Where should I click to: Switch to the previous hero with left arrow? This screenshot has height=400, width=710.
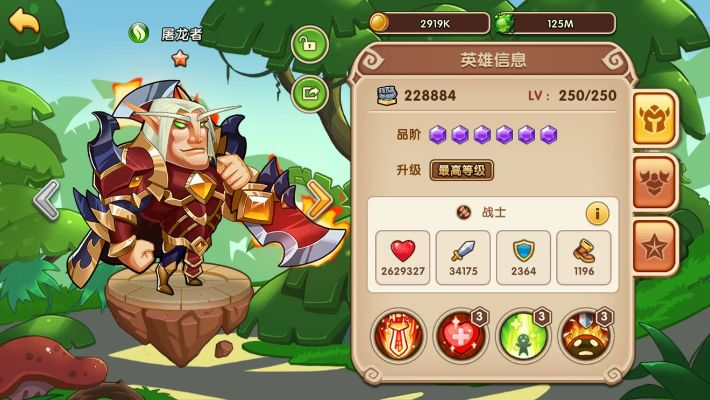click(46, 200)
